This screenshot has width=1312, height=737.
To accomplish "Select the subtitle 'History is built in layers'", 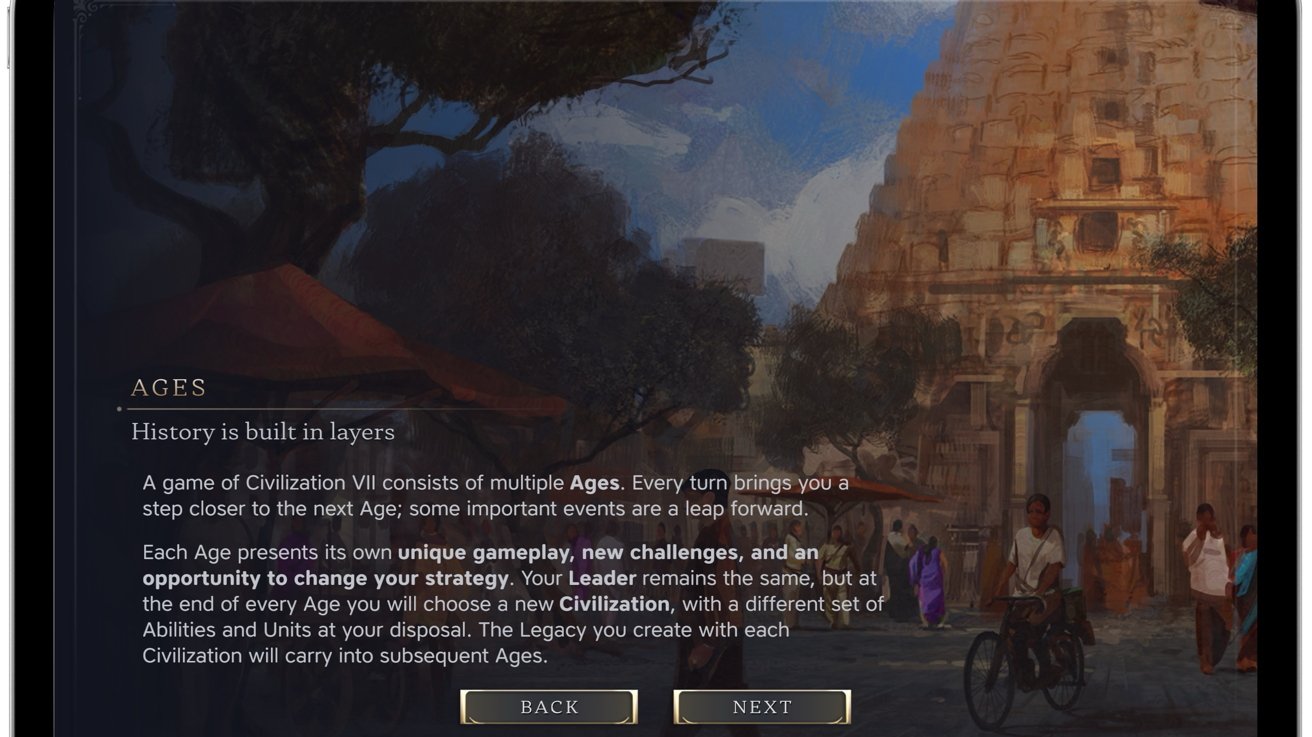I will (x=264, y=431).
